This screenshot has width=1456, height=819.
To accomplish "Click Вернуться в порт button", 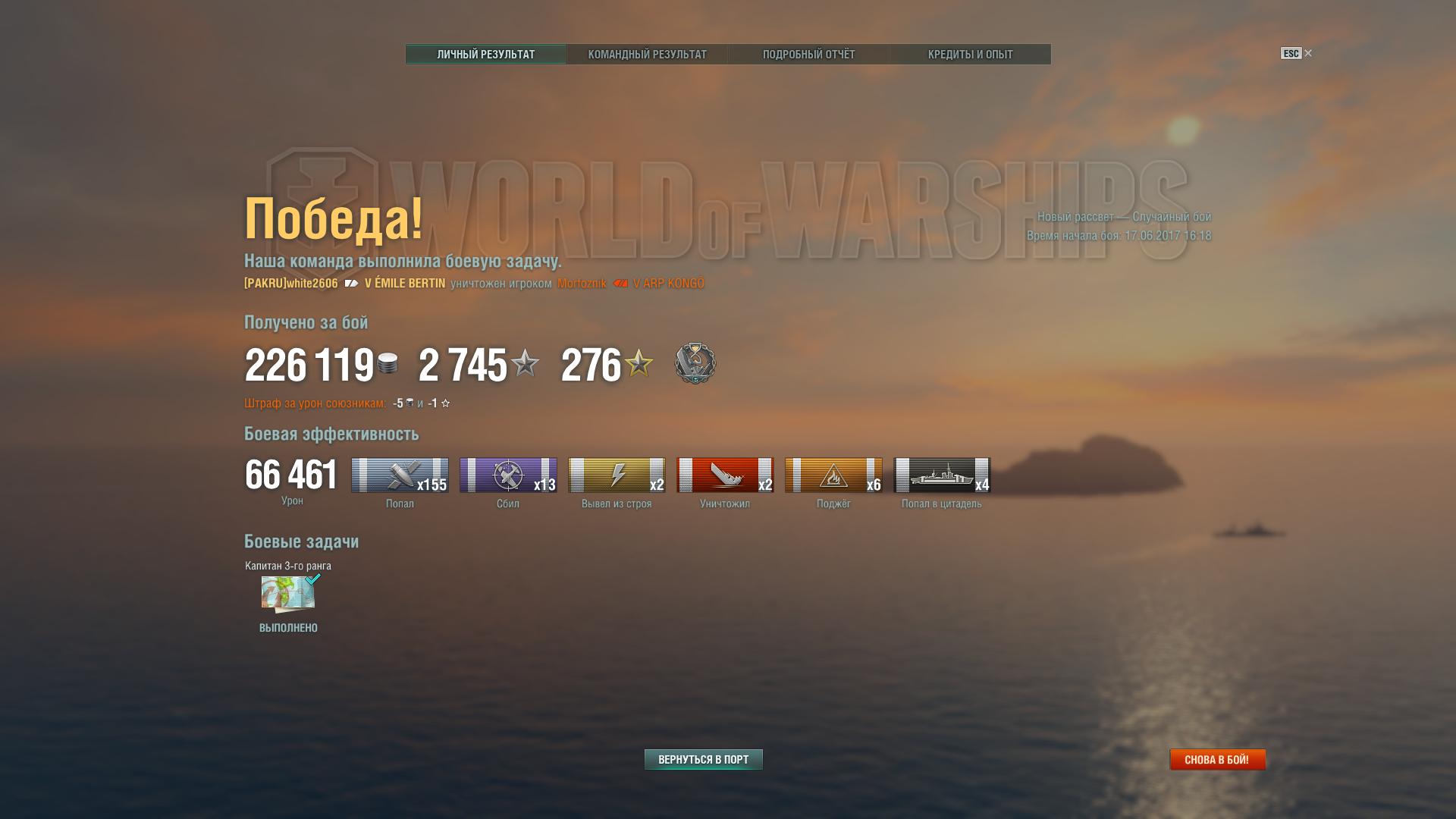I will coord(703,759).
